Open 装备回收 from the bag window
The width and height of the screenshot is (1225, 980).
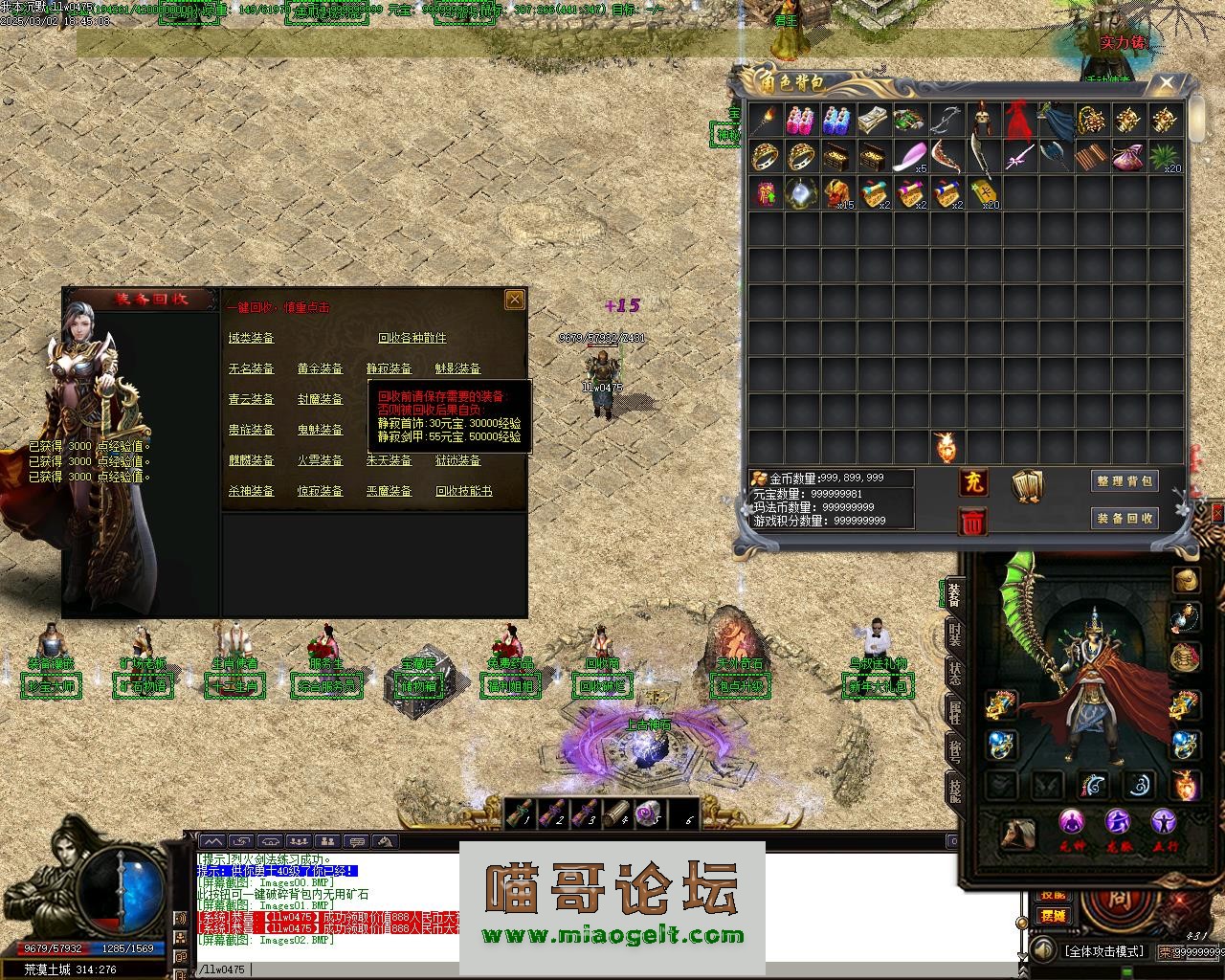coord(1125,518)
